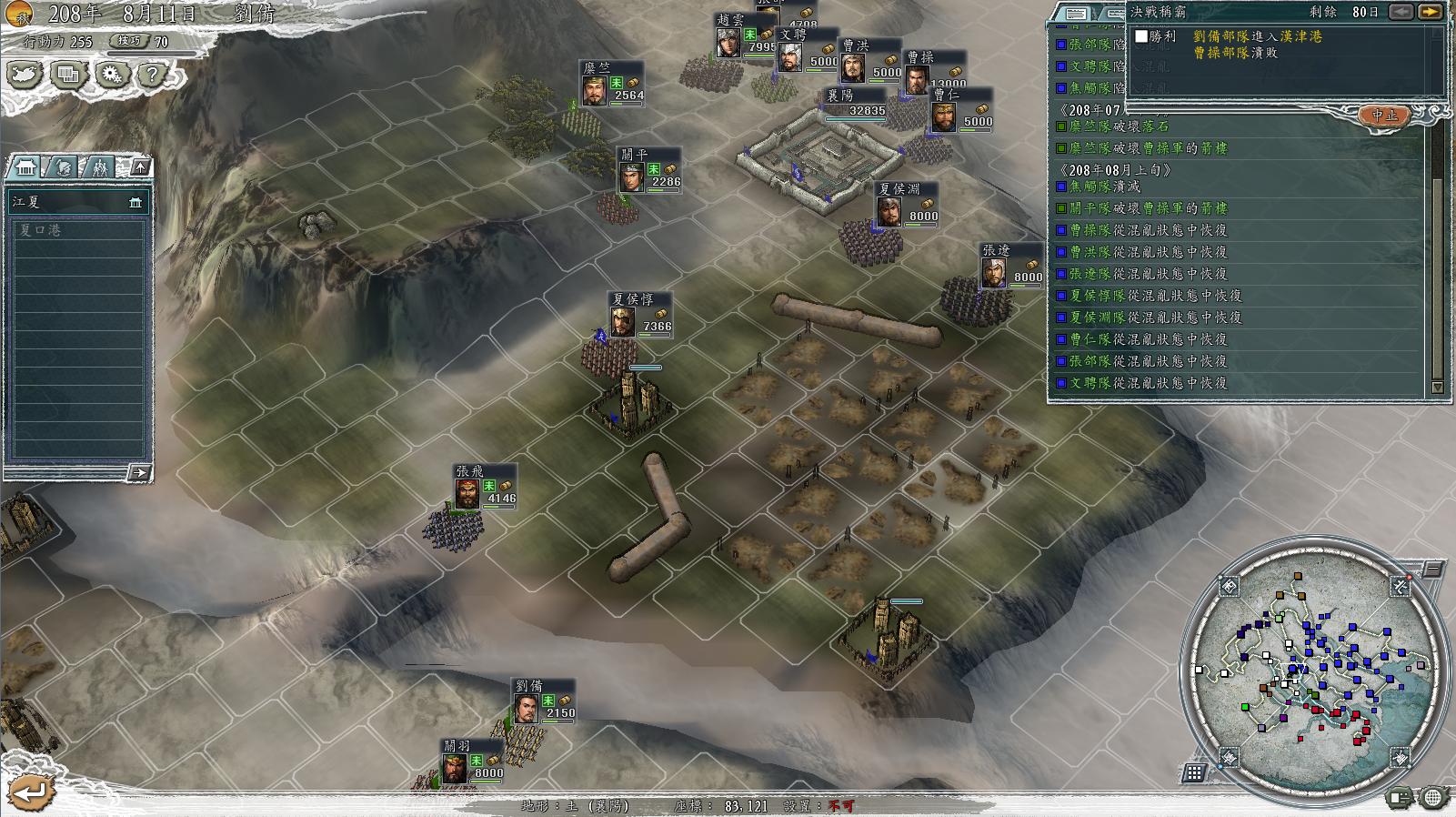Select 江夏 in the city list
The width and height of the screenshot is (1456, 817).
[77, 202]
